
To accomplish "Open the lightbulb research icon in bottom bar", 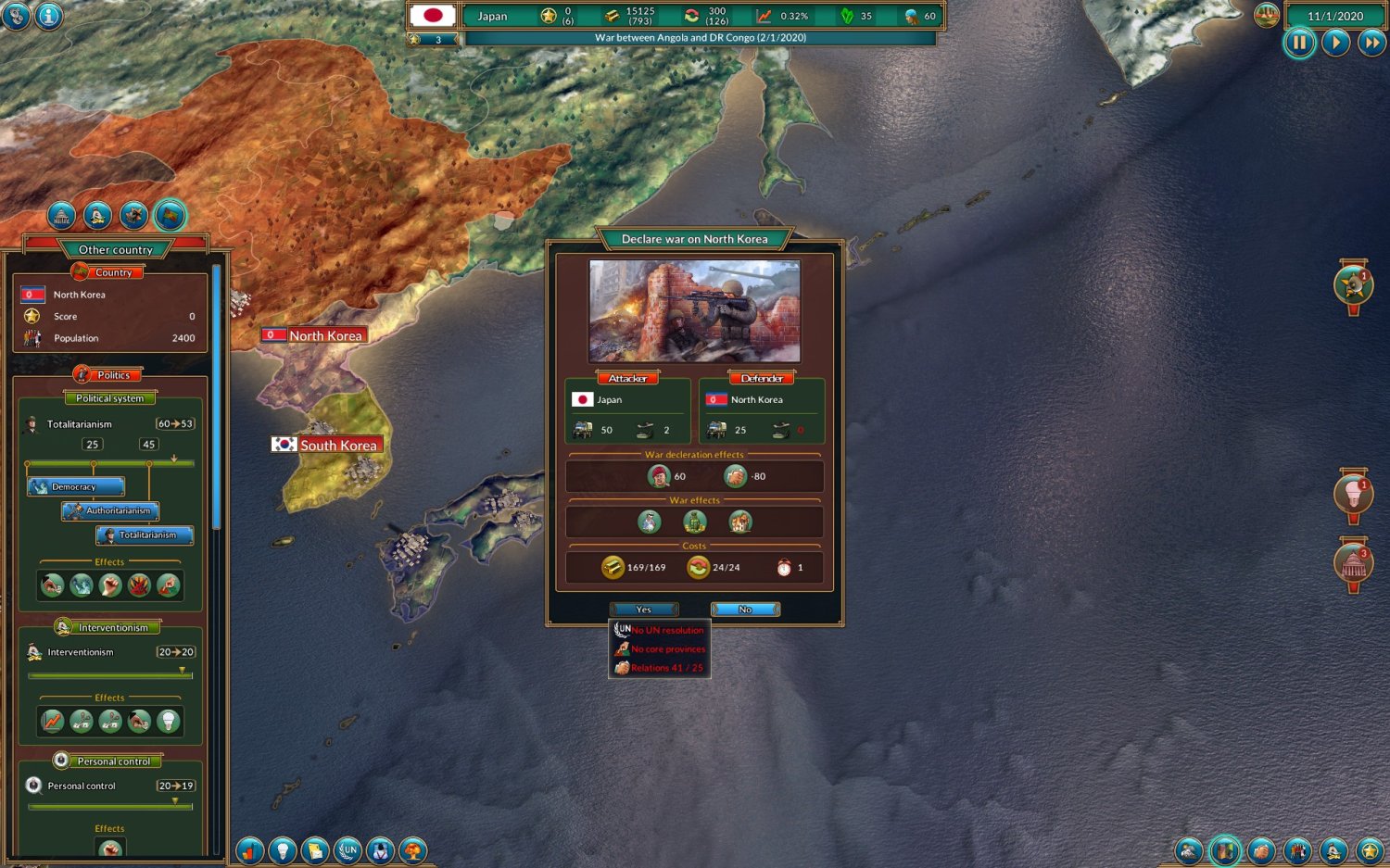I will pos(283,849).
